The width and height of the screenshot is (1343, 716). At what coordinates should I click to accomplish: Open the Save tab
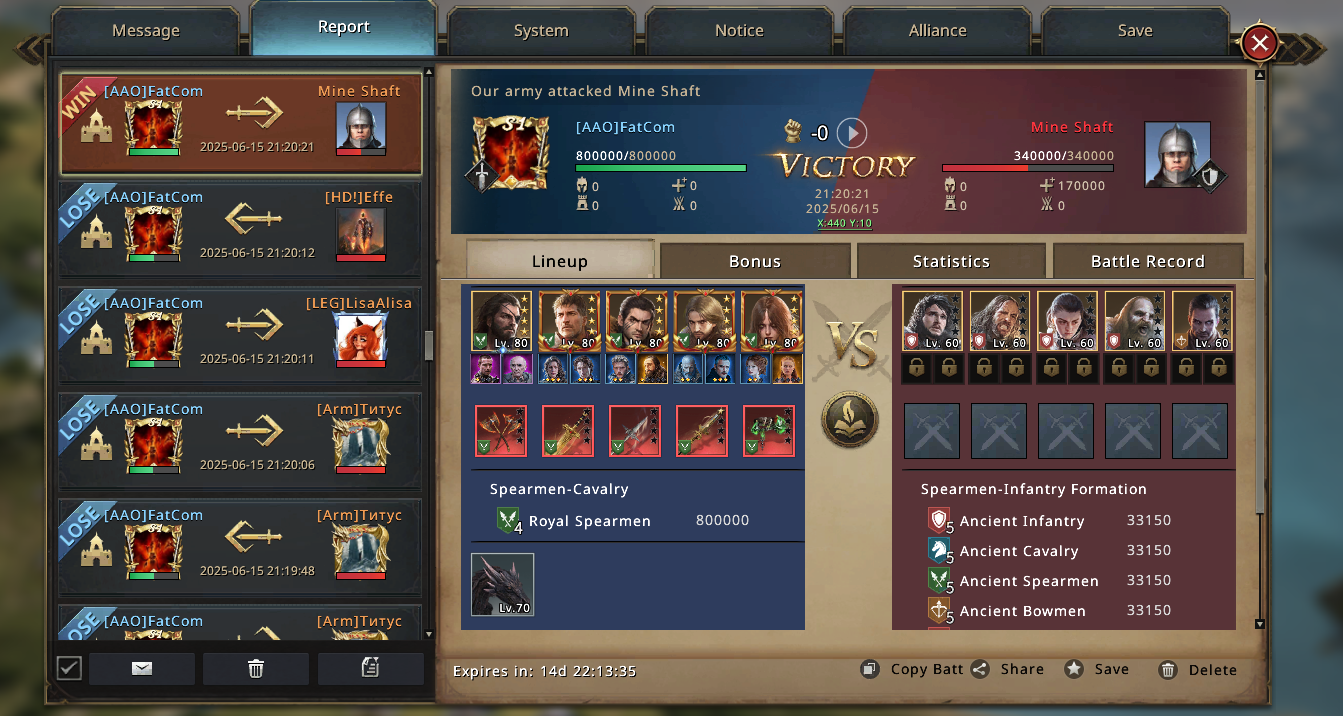coord(1135,31)
